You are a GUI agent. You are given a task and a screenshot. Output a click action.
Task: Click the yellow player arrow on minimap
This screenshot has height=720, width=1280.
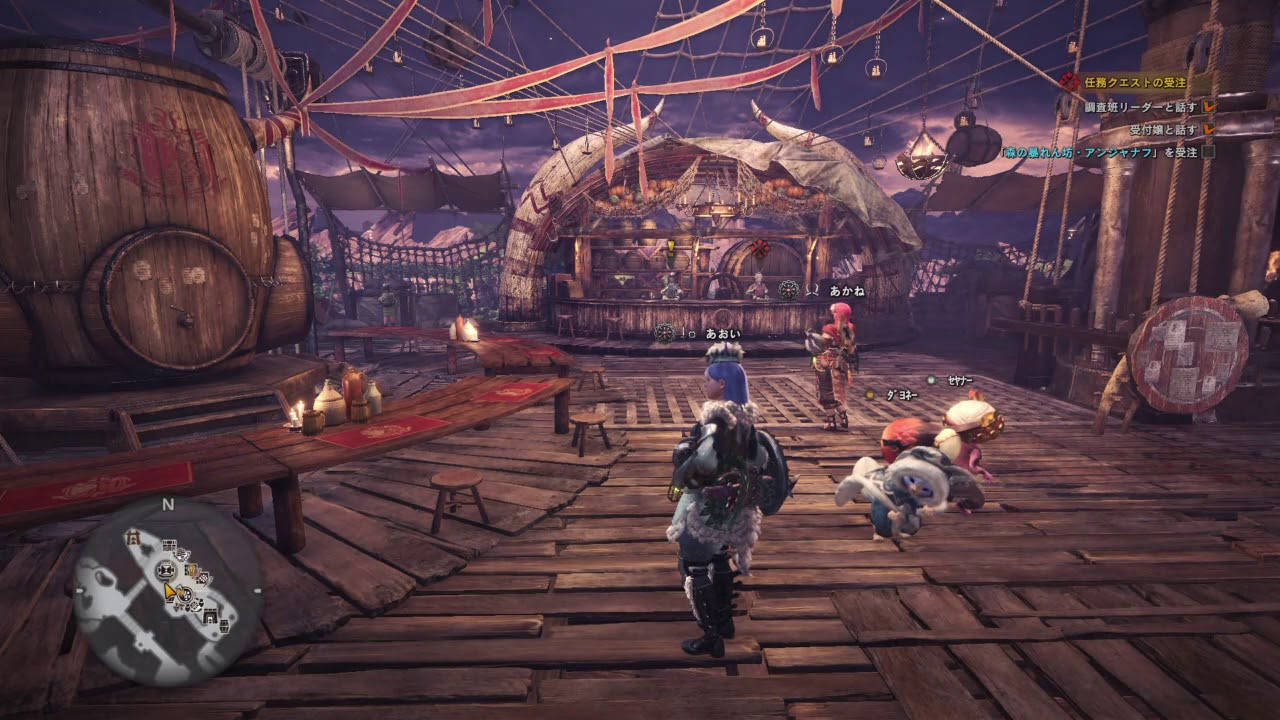(171, 591)
